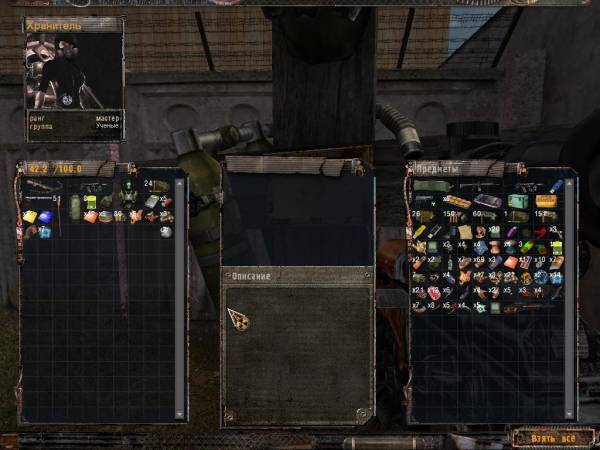
Task: Select the rifle atop the player inventory
Action: (x=43, y=186)
